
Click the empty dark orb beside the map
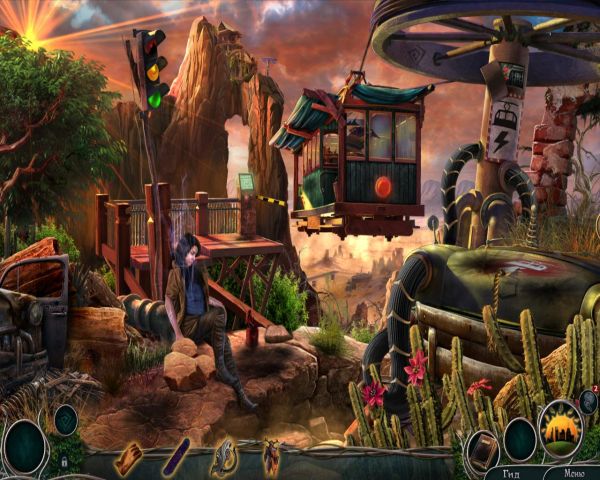click(x=520, y=438)
